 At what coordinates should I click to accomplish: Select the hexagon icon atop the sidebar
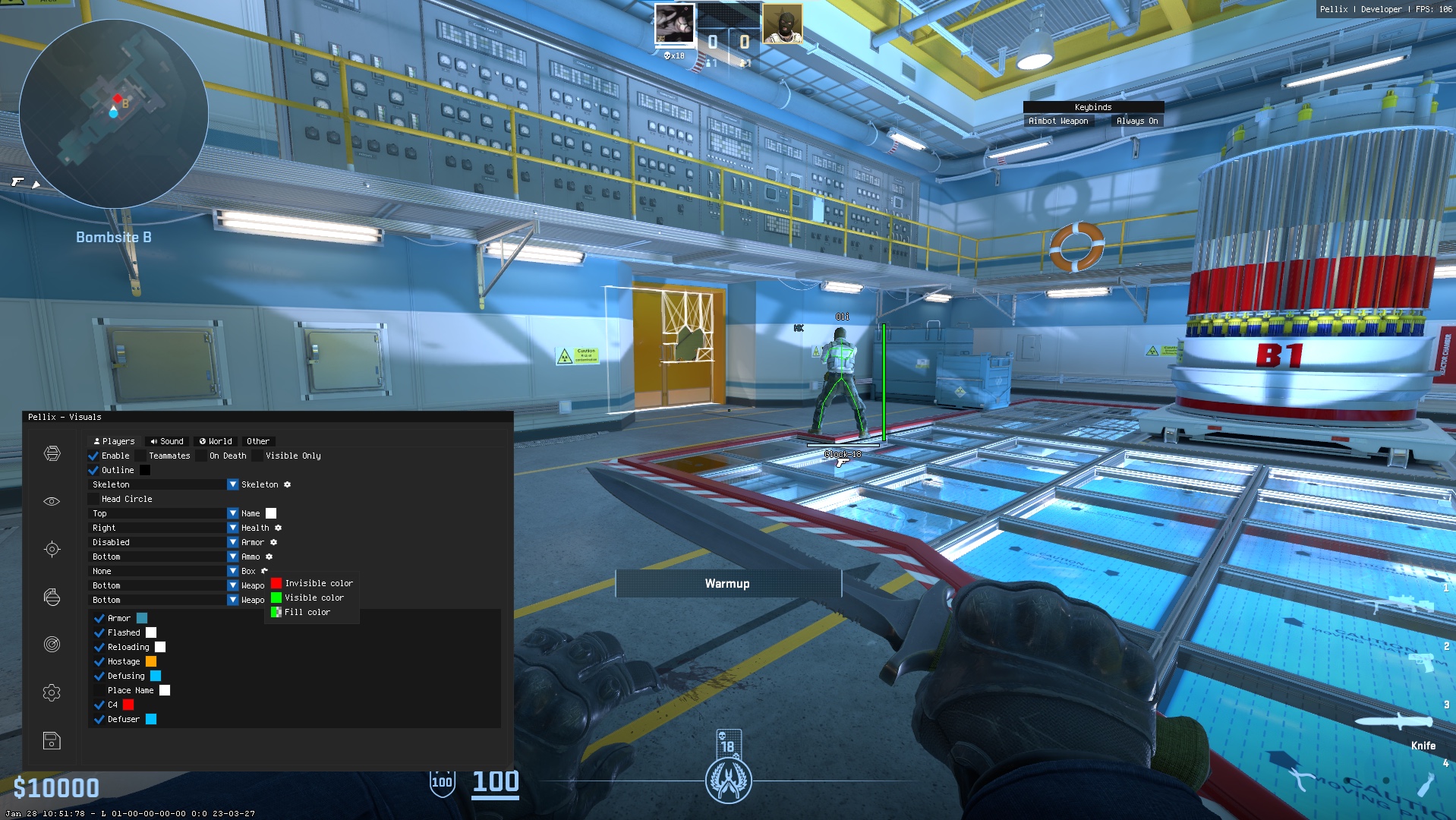coord(52,454)
